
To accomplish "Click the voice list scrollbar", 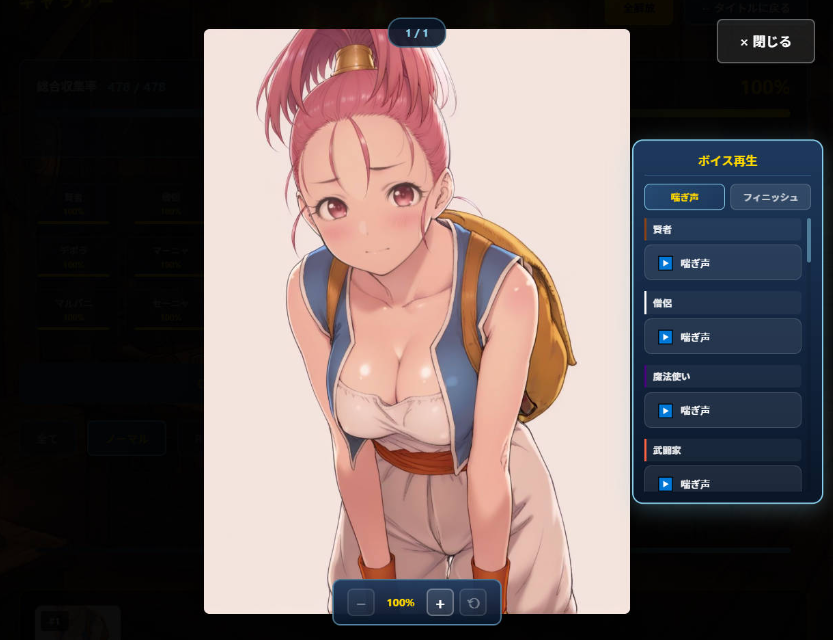I will point(809,240).
